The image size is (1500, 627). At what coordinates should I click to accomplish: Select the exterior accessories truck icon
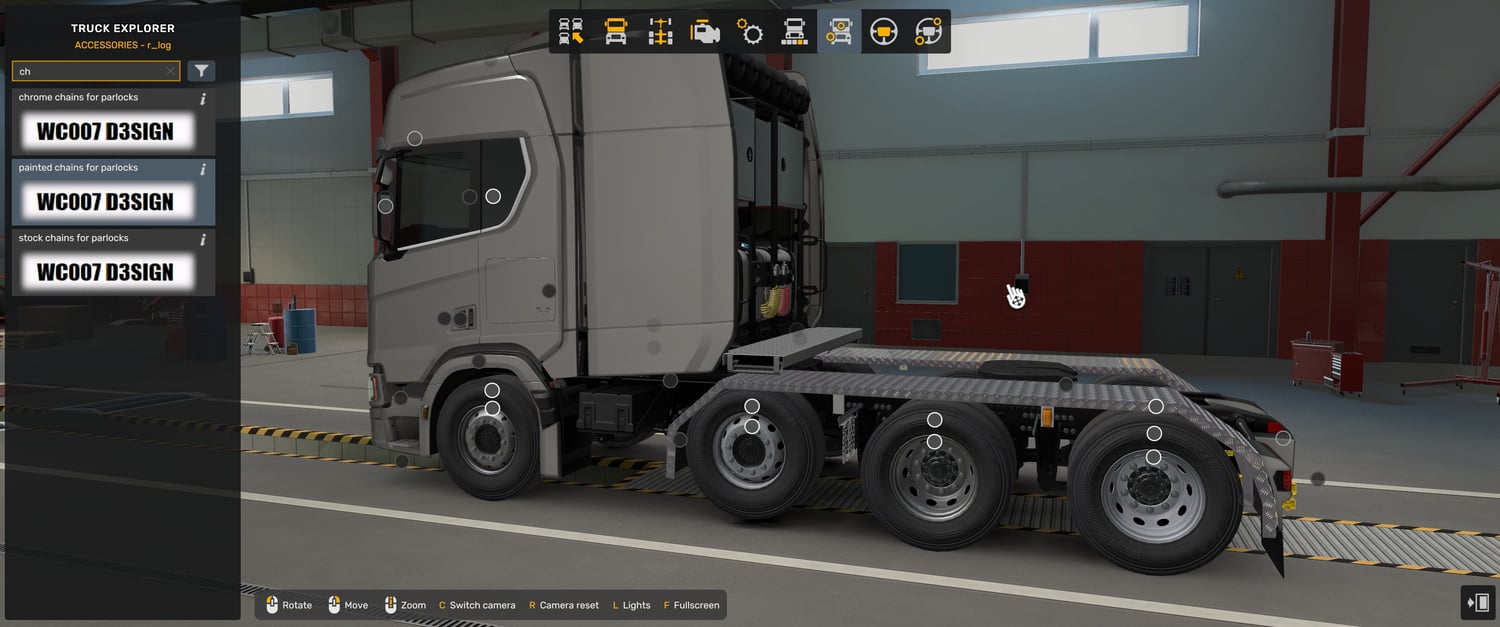tap(839, 32)
